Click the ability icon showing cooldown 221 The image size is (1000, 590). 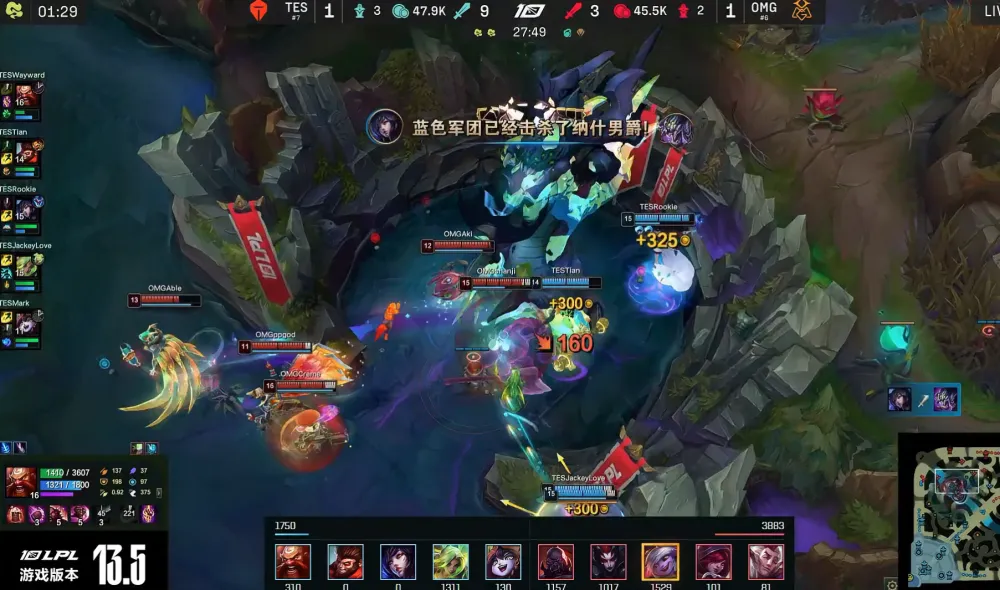click(x=127, y=514)
